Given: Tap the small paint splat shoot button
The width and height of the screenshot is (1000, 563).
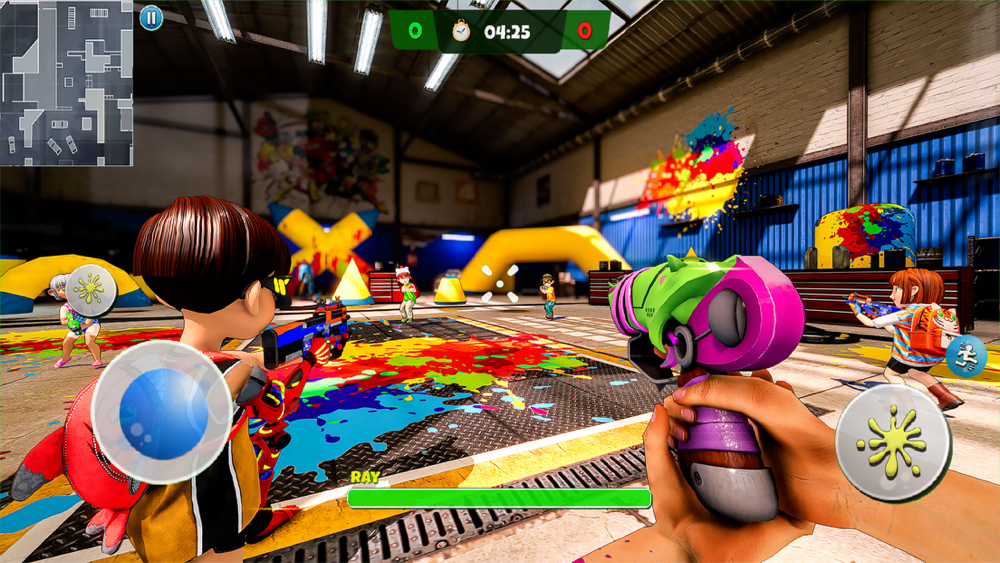Looking at the screenshot, I should 90,290.
